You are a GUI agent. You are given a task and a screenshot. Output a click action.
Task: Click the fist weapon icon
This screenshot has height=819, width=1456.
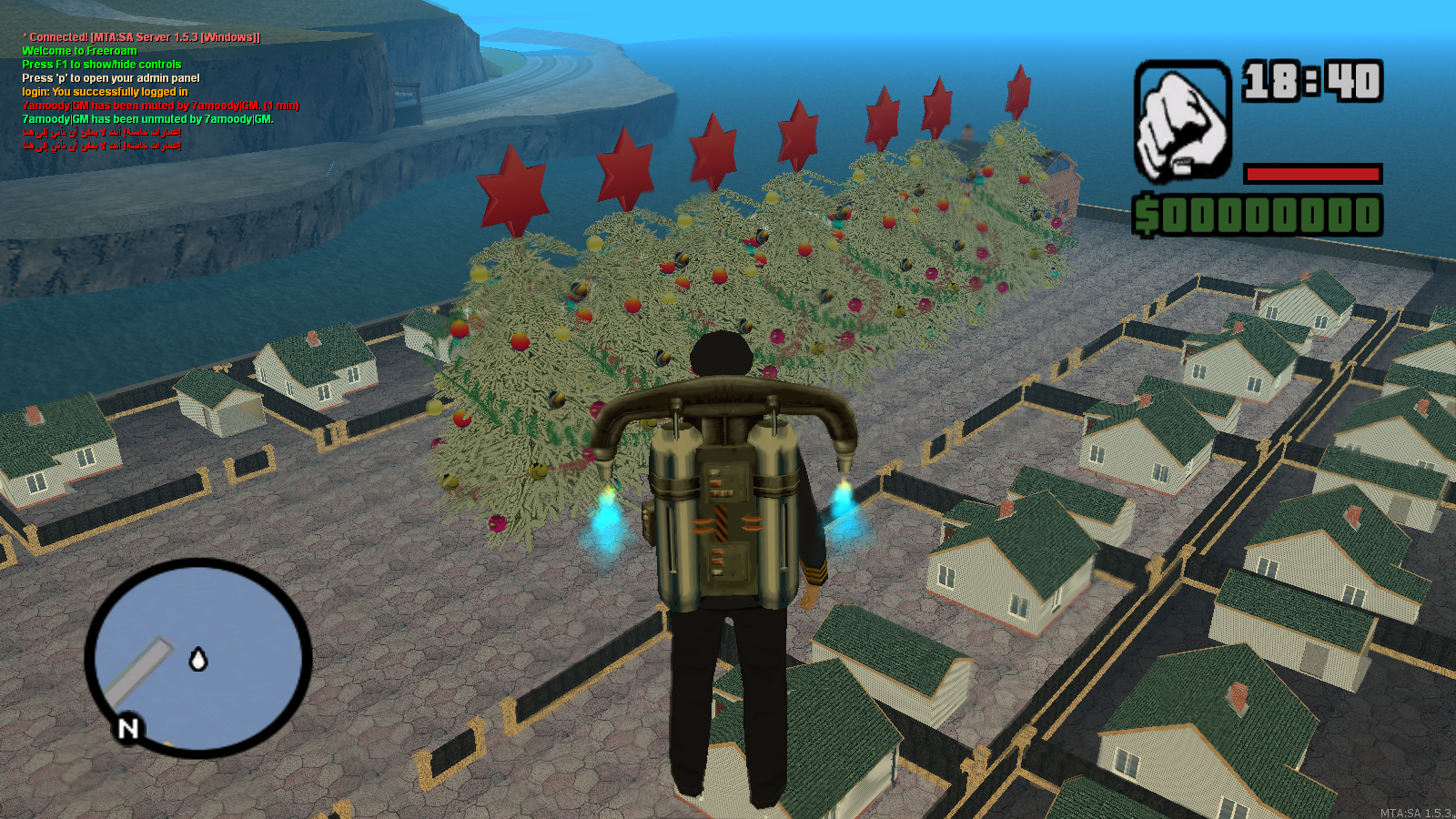click(x=1182, y=123)
